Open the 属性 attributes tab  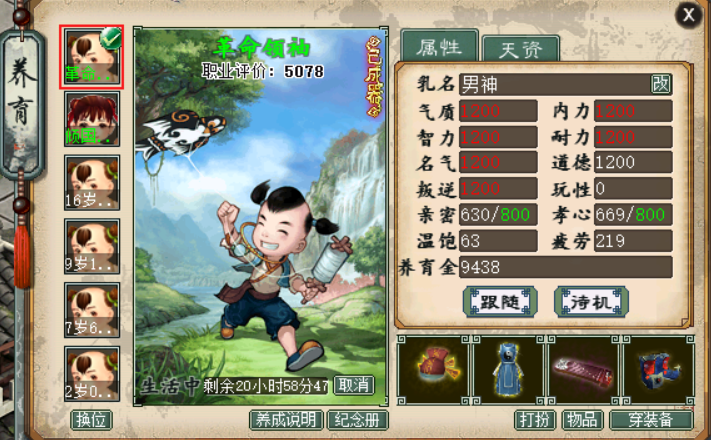(437, 46)
